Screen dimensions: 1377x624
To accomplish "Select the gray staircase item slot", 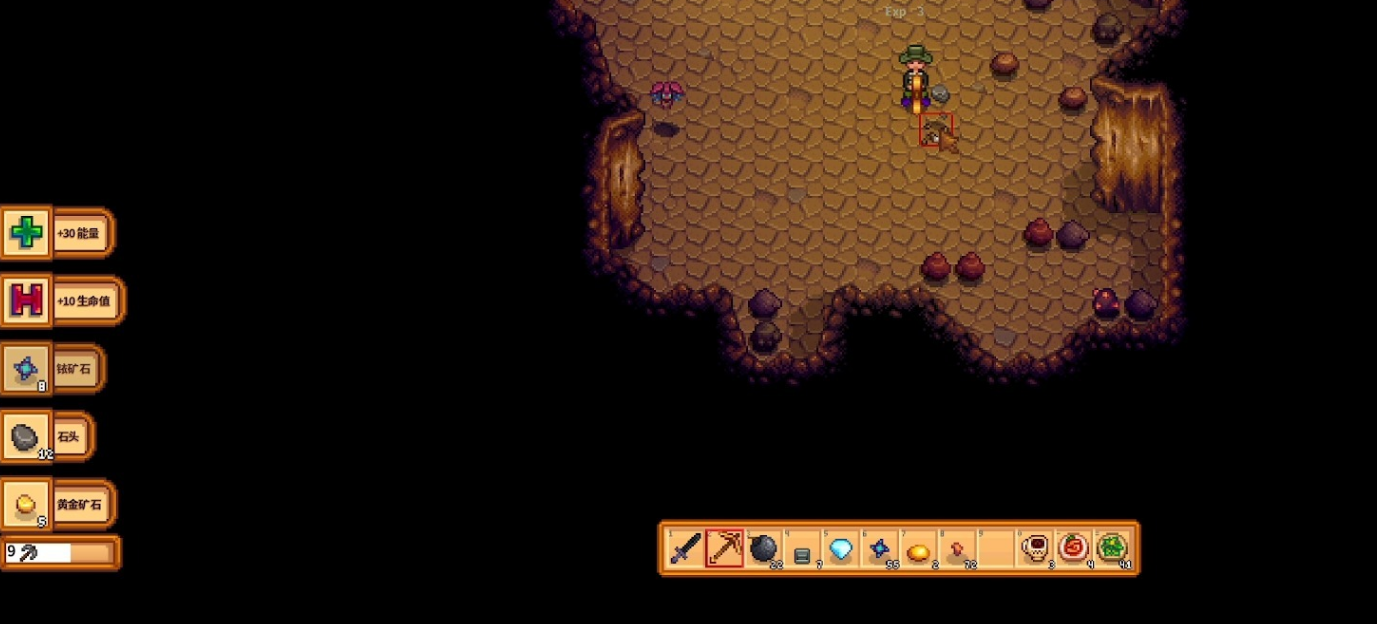I will click(x=802, y=549).
